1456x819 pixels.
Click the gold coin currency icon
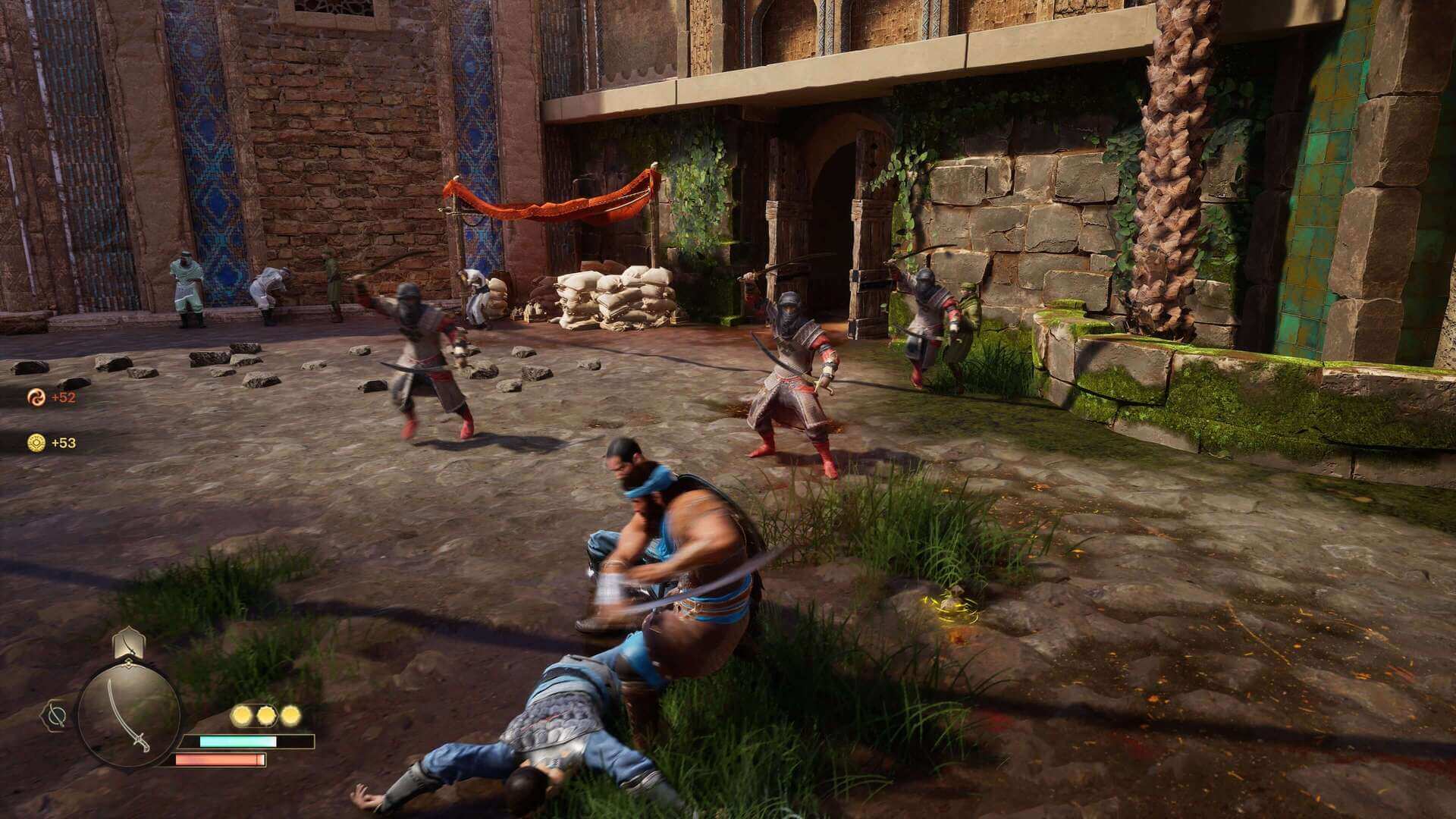[x=36, y=443]
